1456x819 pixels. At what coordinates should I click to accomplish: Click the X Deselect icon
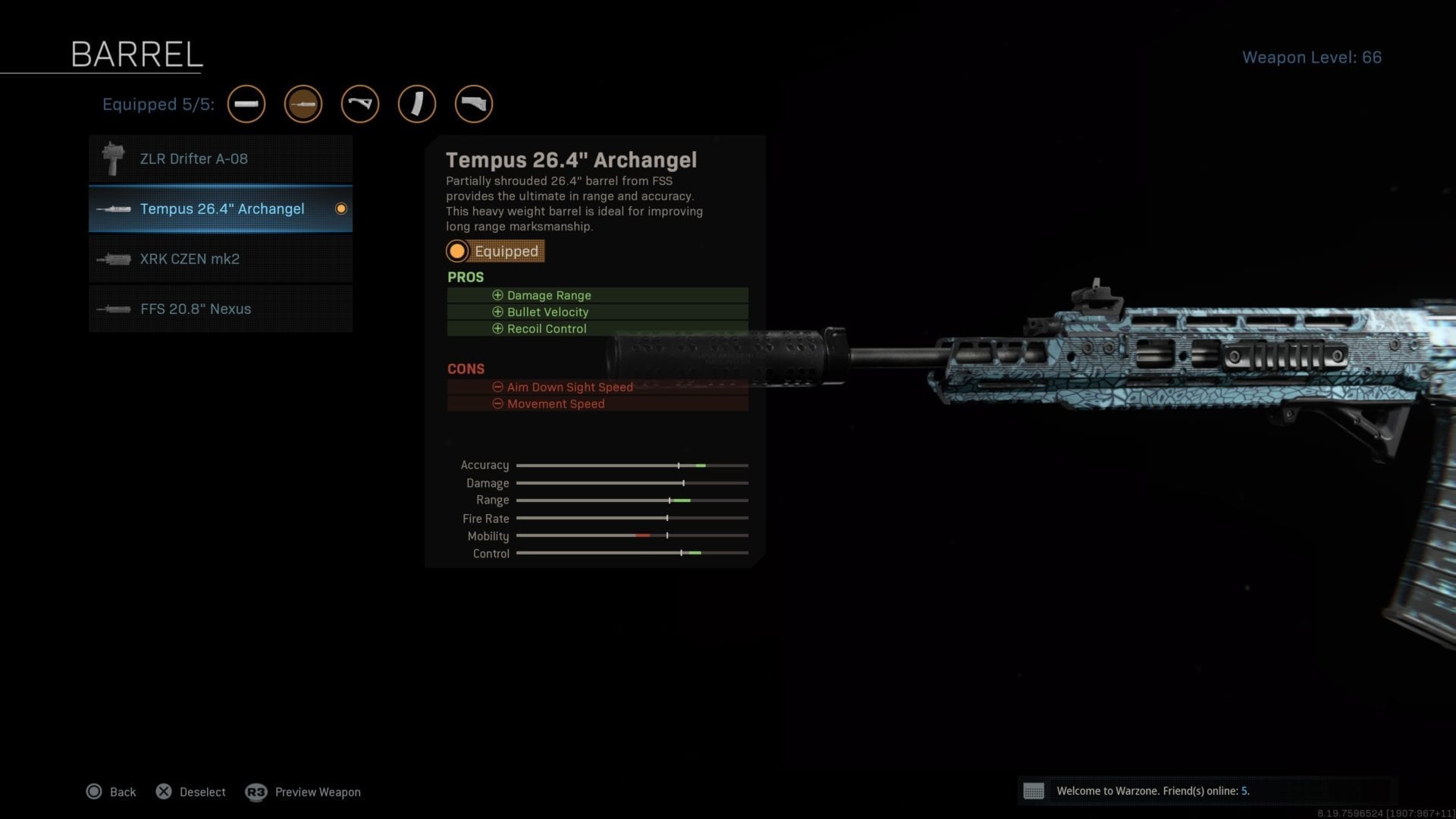164,791
